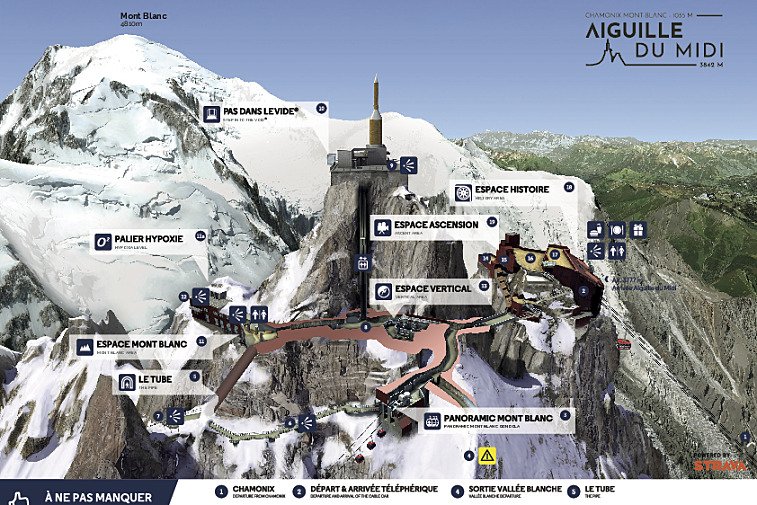Select the Espace Ascension label

coord(432,227)
